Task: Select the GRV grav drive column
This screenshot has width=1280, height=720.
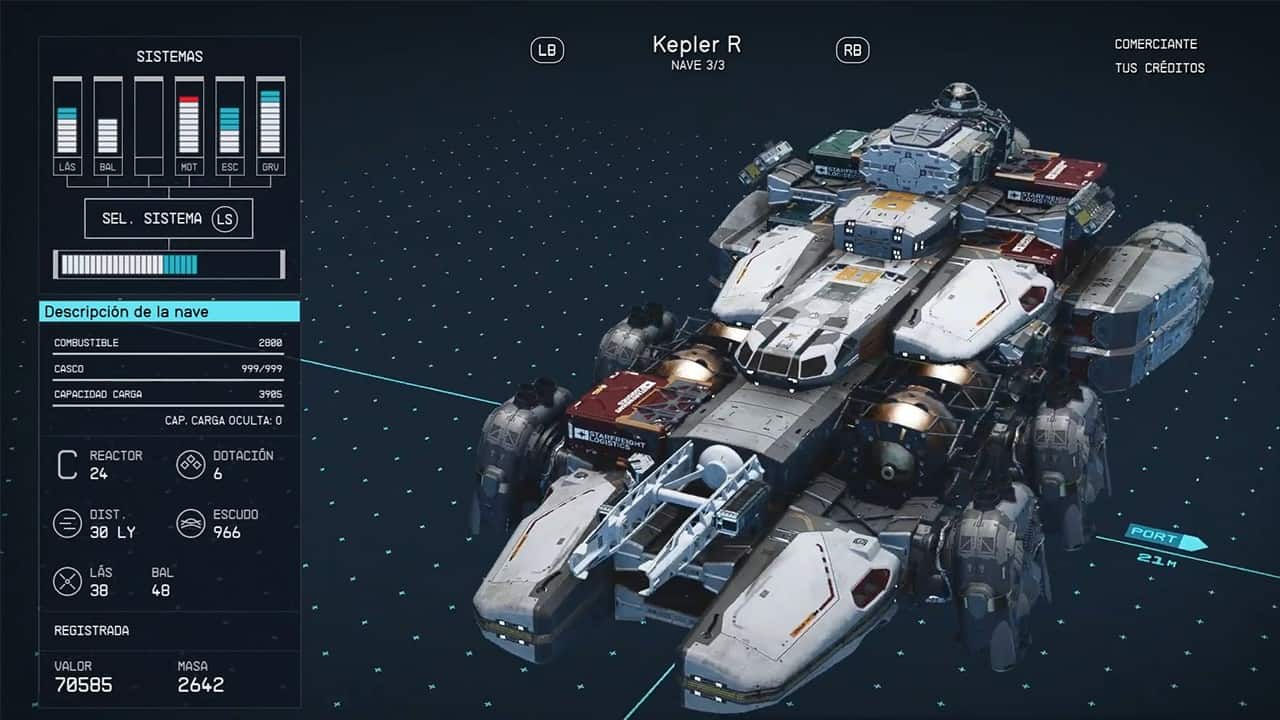Action: pyautogui.click(x=270, y=126)
